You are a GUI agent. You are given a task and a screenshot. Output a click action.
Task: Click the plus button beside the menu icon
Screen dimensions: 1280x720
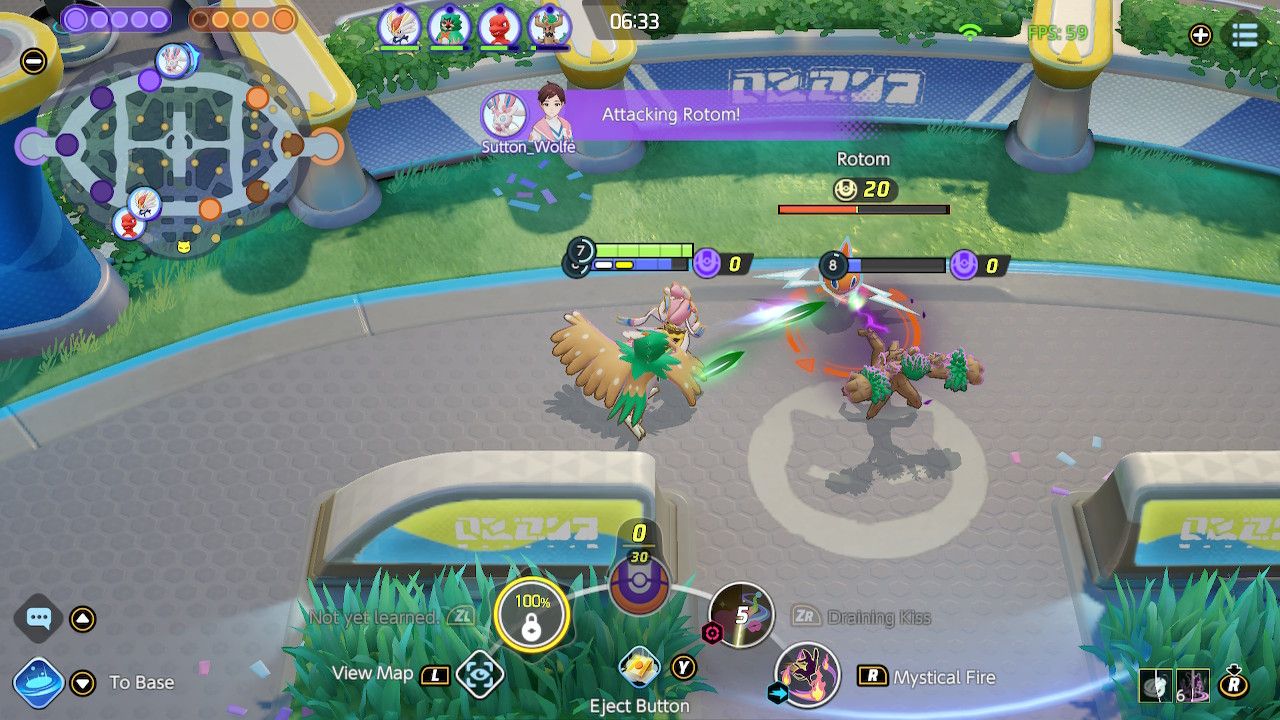pos(1200,36)
